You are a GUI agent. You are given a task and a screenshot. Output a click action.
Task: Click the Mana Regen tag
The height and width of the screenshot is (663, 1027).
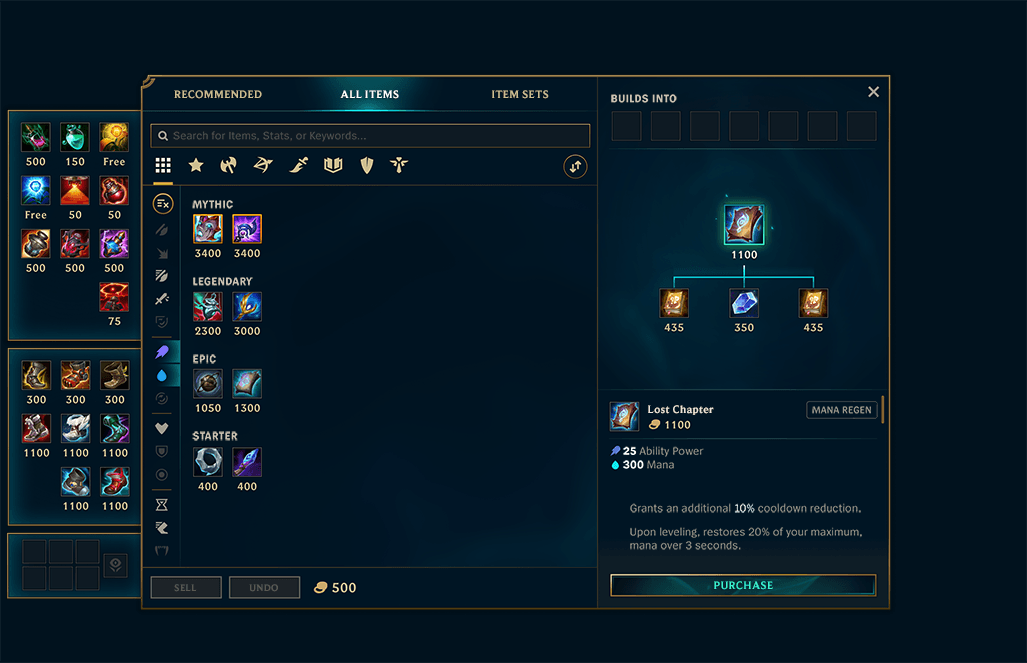(x=841, y=410)
